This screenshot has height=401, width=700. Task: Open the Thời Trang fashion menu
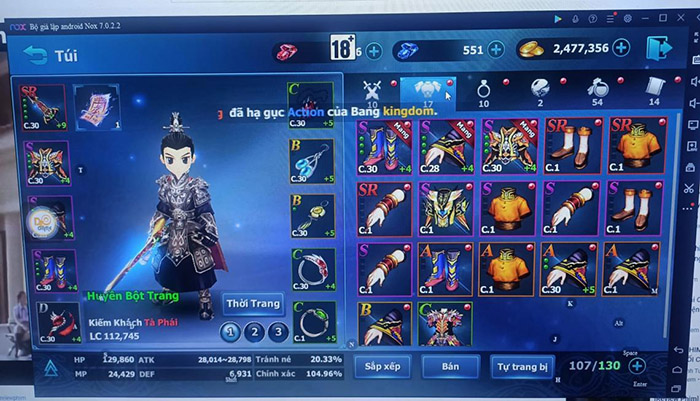(253, 303)
